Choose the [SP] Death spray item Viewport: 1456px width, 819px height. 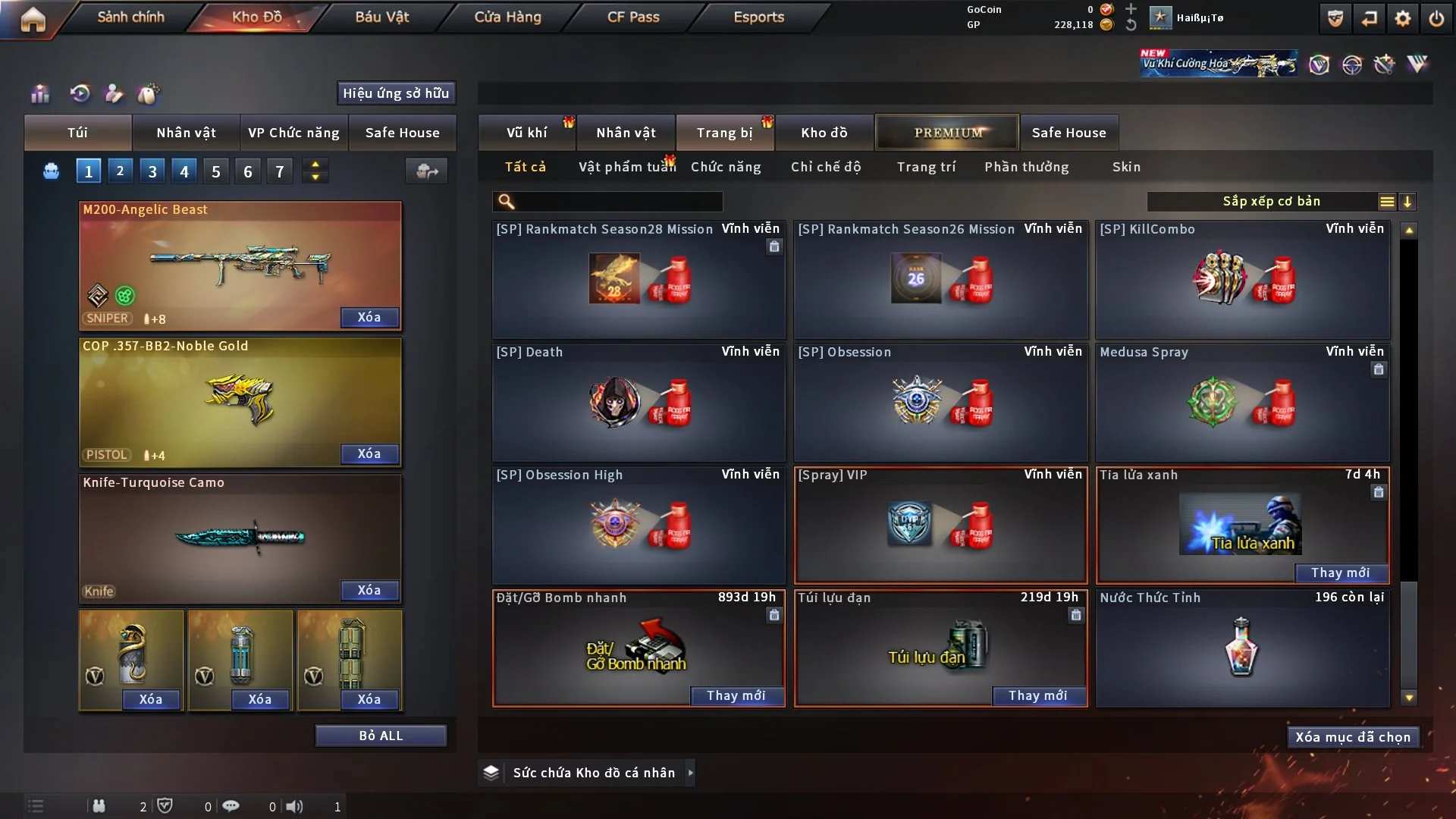click(x=639, y=402)
